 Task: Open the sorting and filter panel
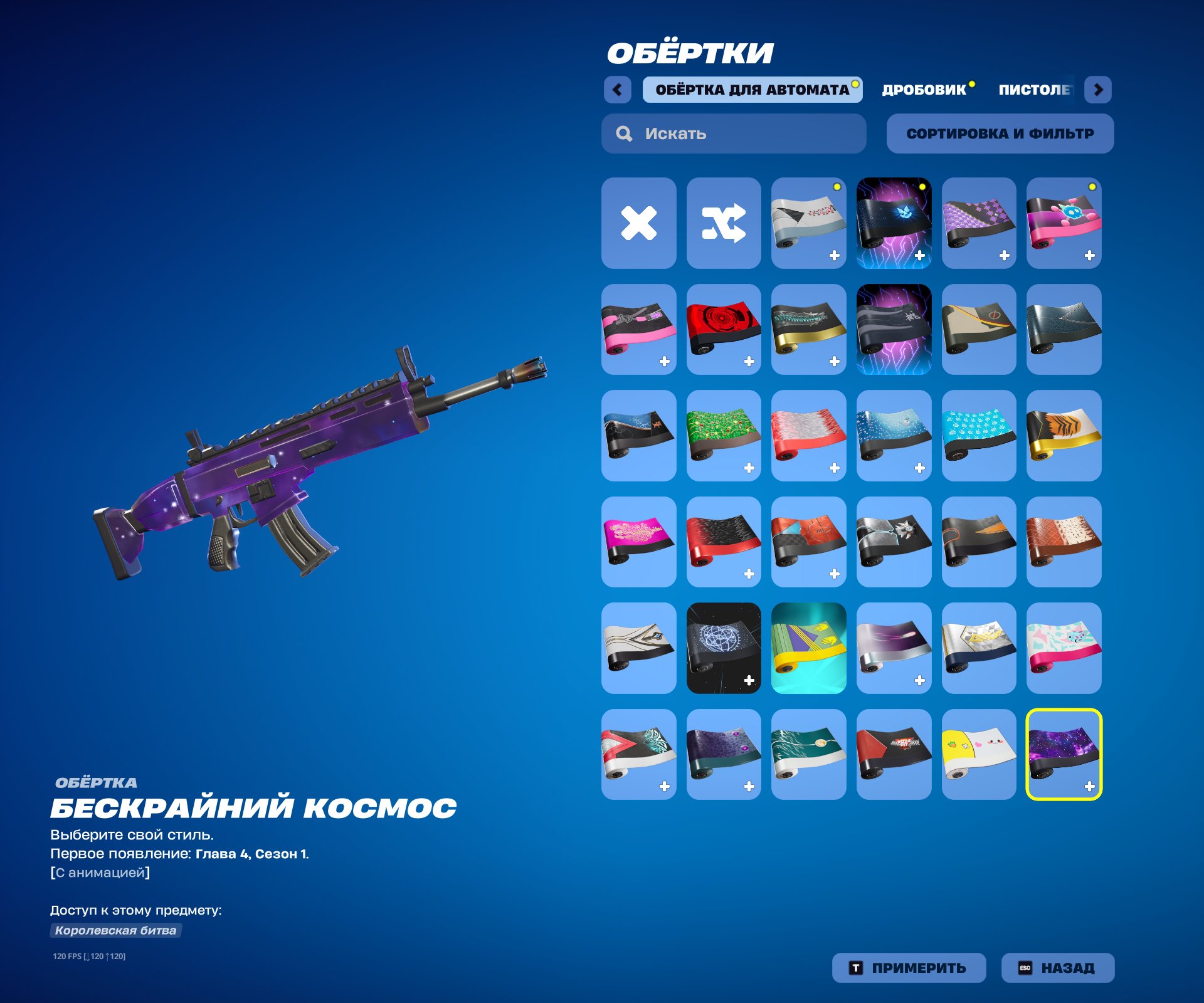pos(1000,133)
